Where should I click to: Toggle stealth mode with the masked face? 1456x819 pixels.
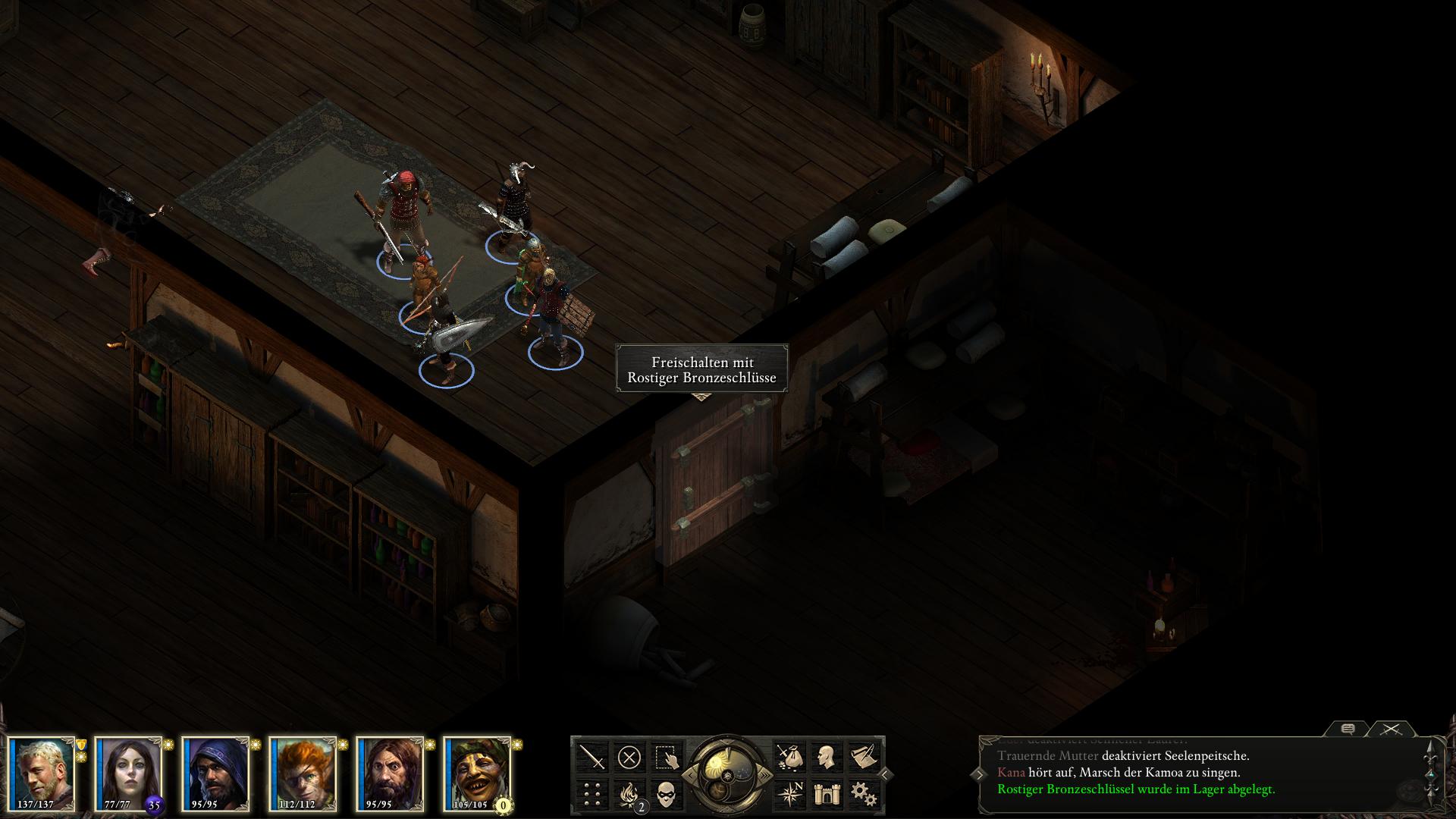(666, 794)
